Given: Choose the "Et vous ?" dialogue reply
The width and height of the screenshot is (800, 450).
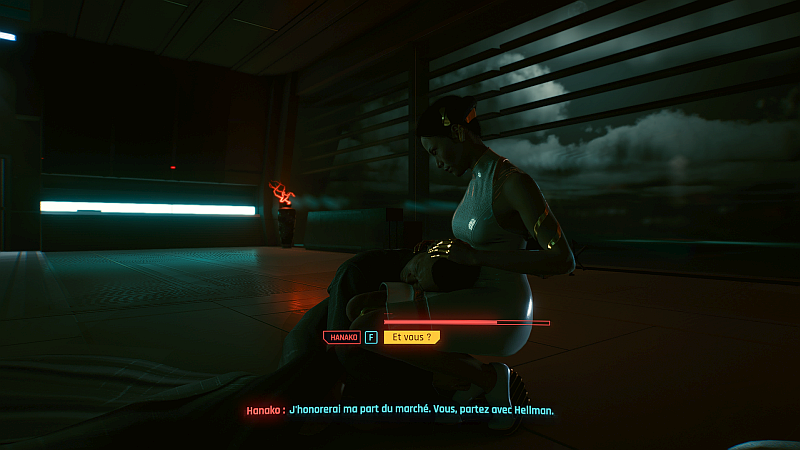Looking at the screenshot, I should point(411,338).
